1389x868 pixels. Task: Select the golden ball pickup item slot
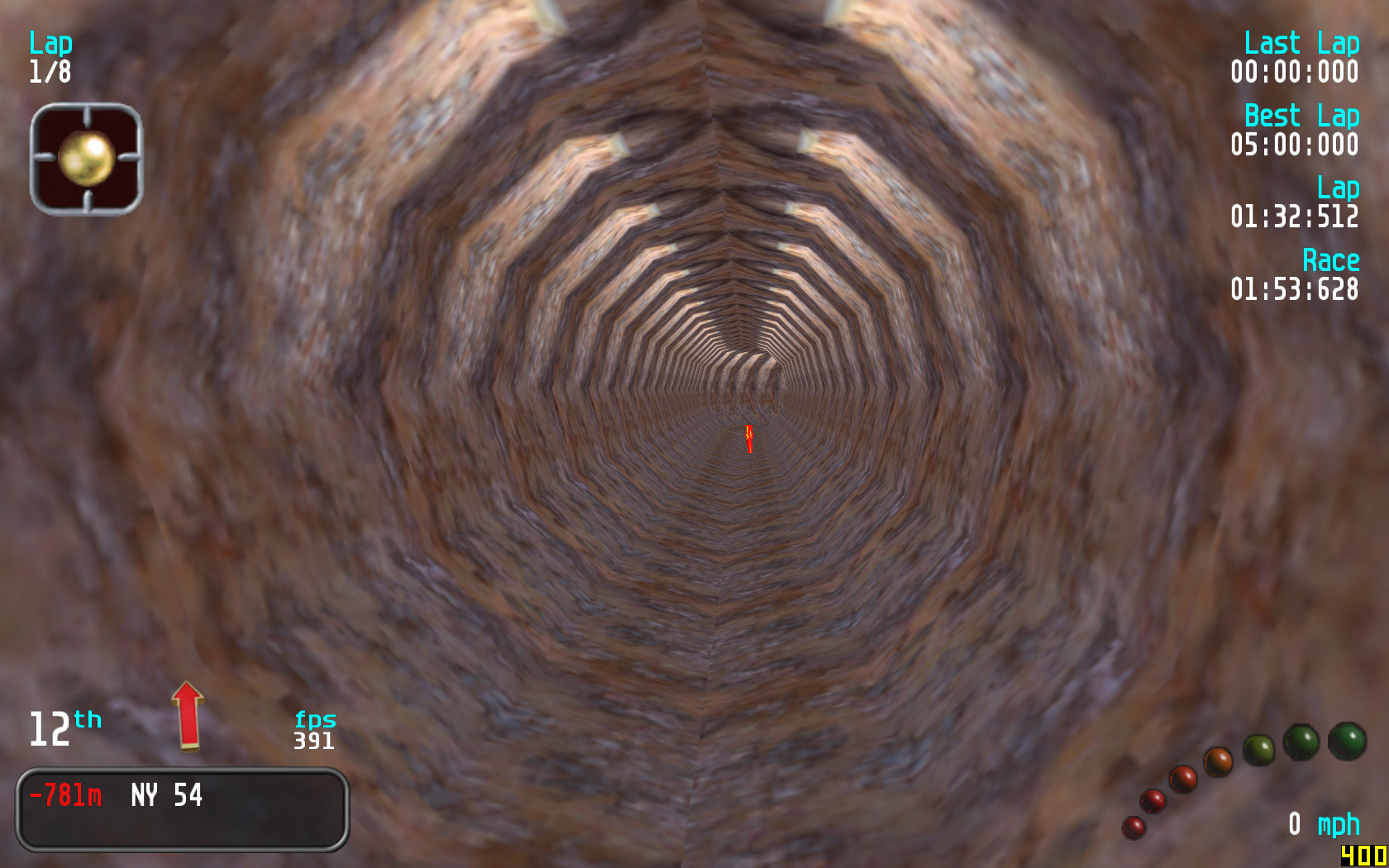click(86, 159)
